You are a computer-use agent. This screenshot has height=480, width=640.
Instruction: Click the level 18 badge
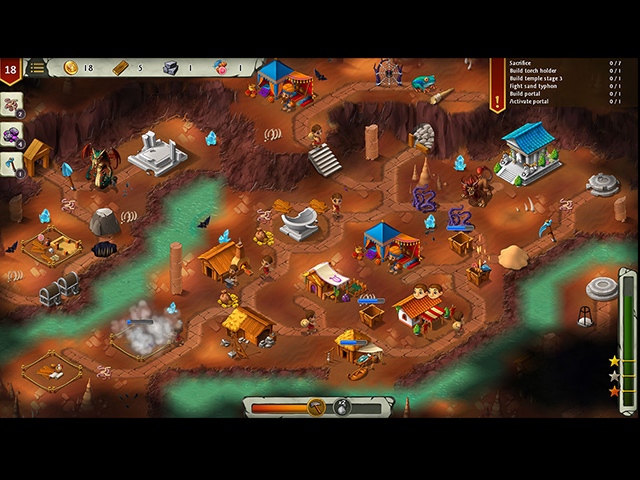(11, 70)
